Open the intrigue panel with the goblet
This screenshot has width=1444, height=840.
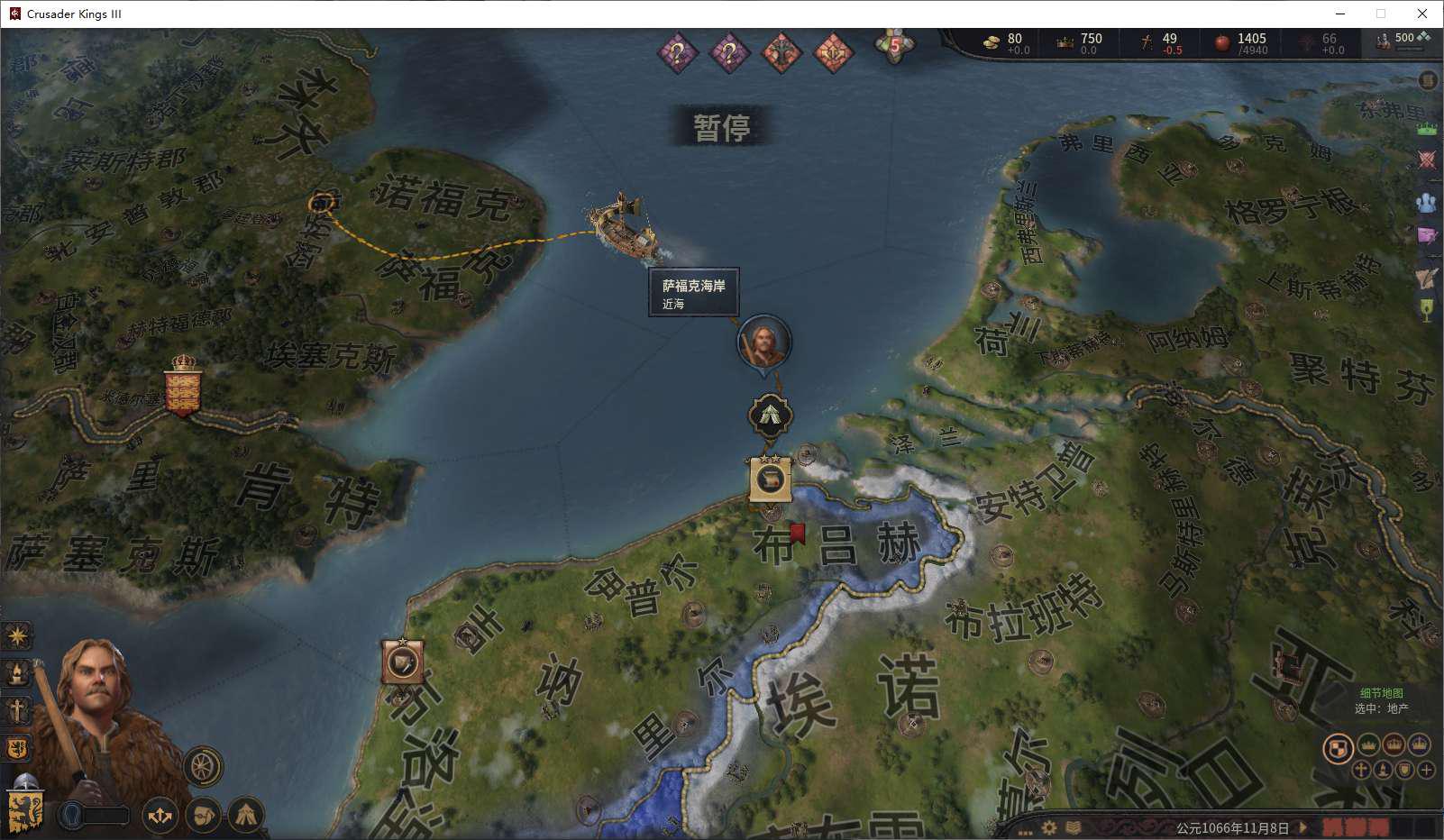pyautogui.click(x=1426, y=311)
